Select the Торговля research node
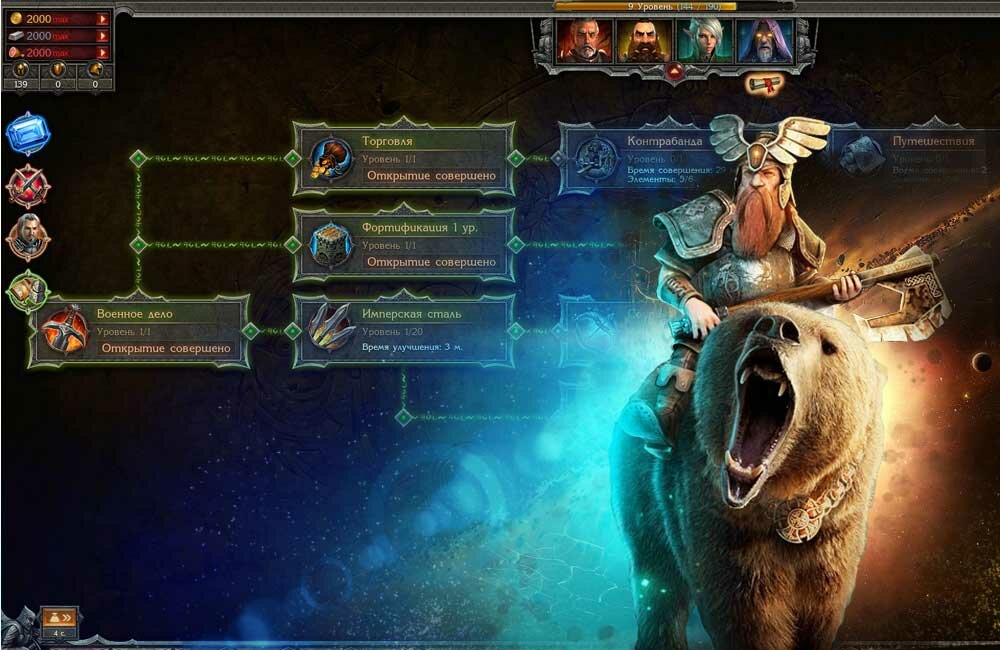The image size is (1000, 650). click(403, 158)
